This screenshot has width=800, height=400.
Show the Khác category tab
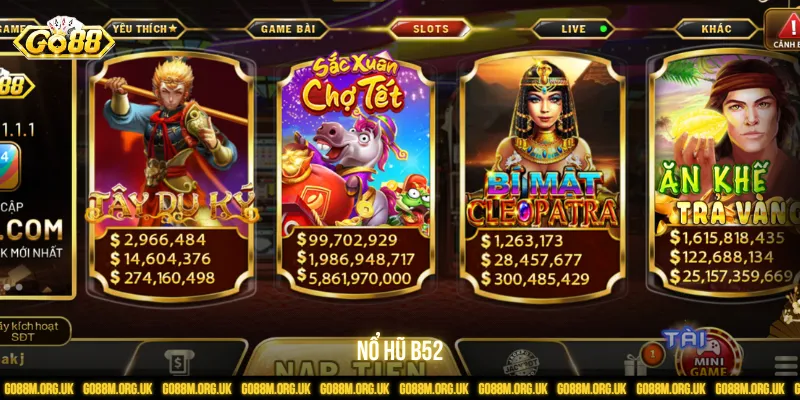(x=716, y=29)
